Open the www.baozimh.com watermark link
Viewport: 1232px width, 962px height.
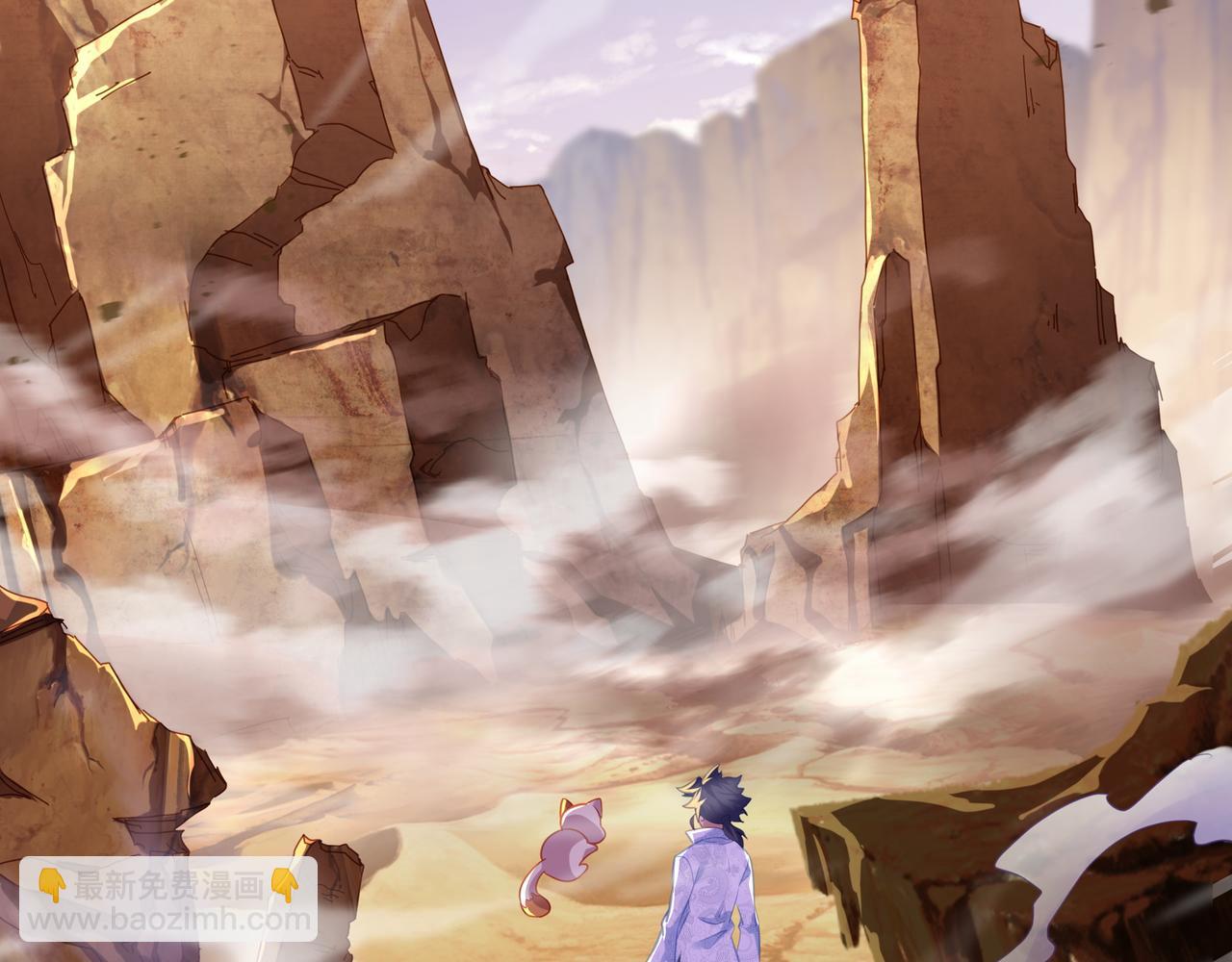(x=168, y=919)
